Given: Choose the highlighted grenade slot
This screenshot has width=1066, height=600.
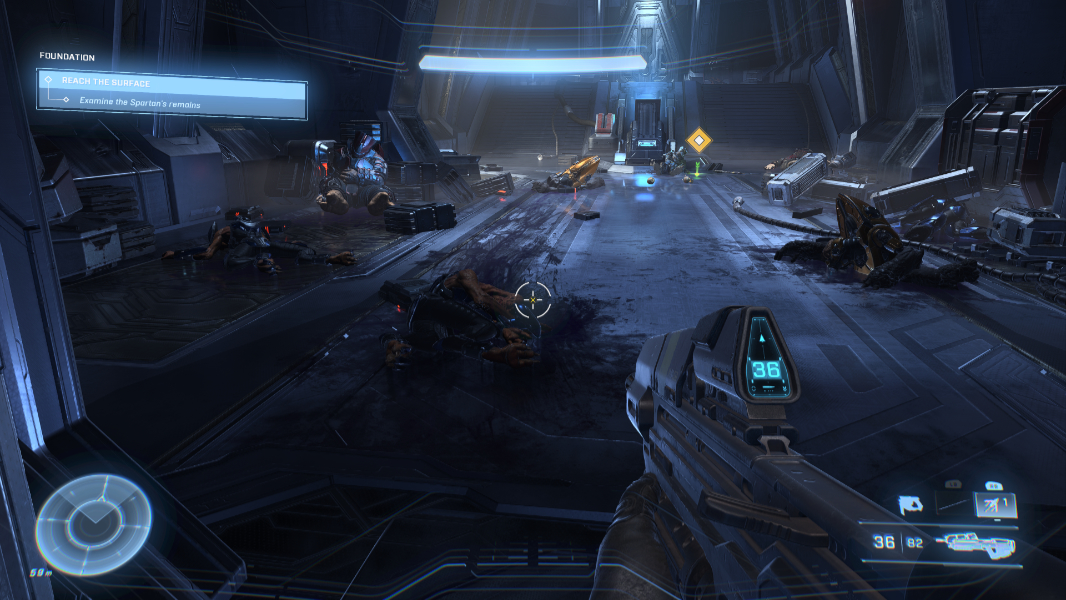Looking at the screenshot, I should coord(995,507).
